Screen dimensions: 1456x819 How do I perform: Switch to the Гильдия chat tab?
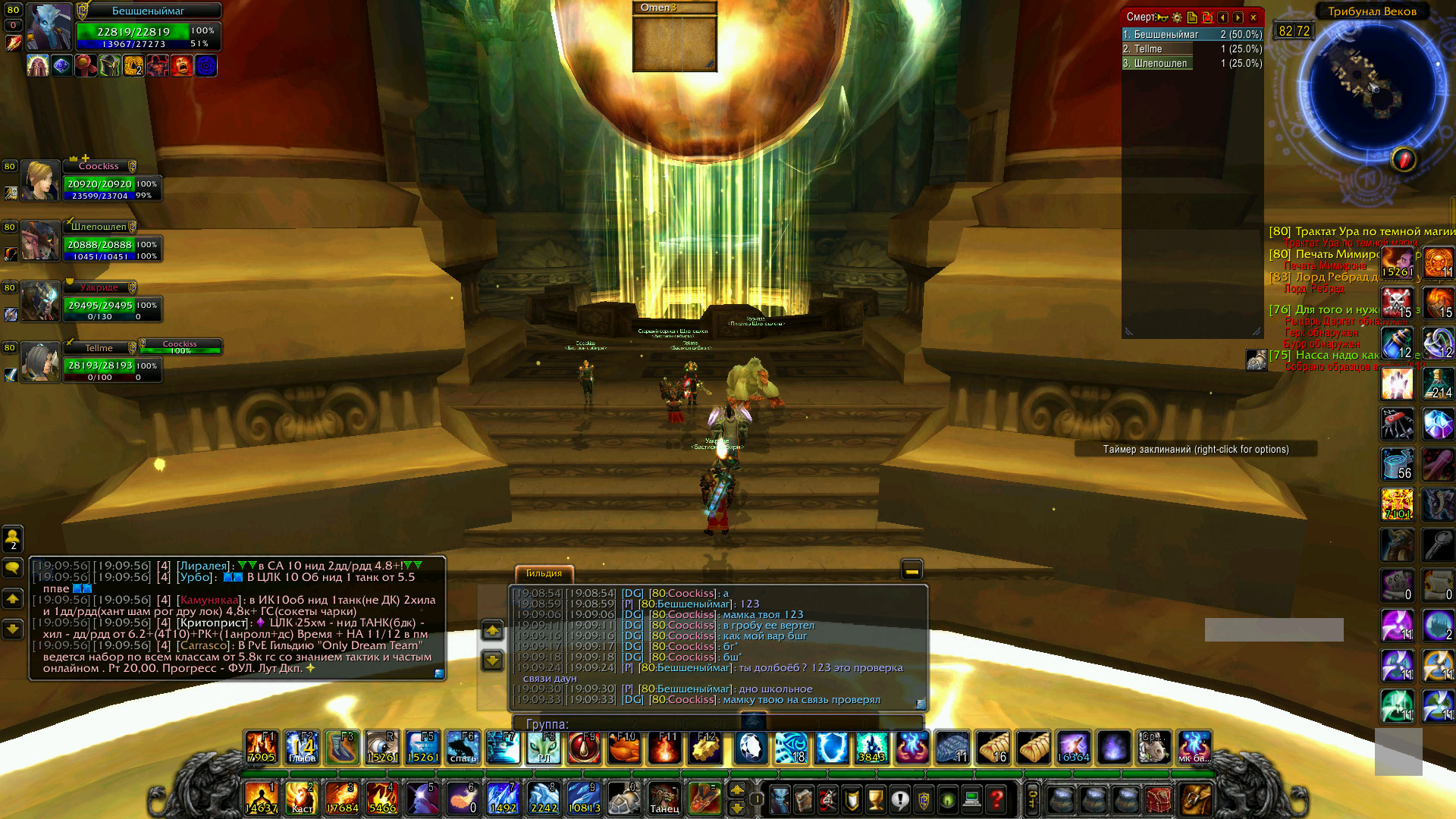pos(544,573)
